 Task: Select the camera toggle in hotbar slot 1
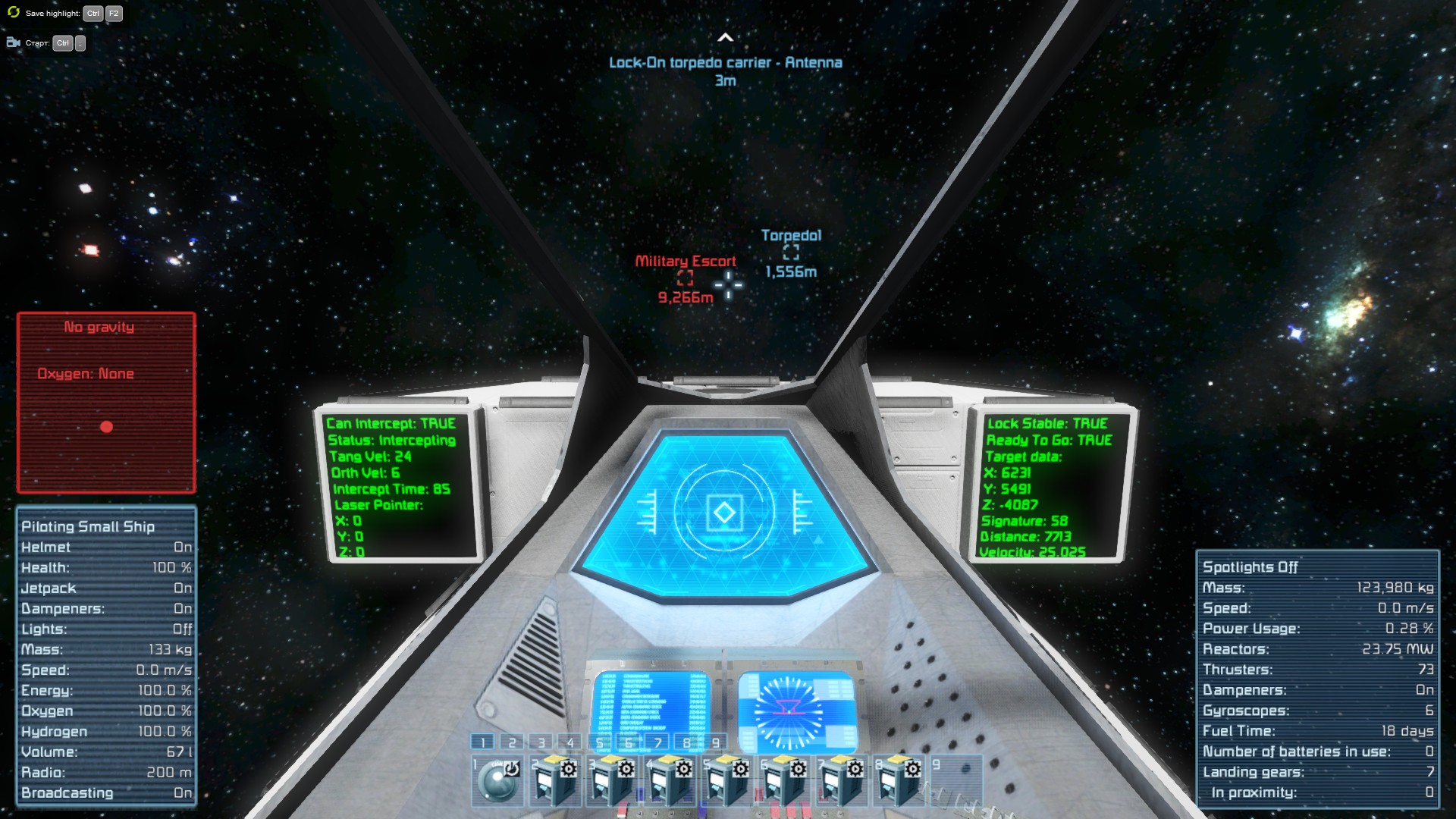point(498,780)
